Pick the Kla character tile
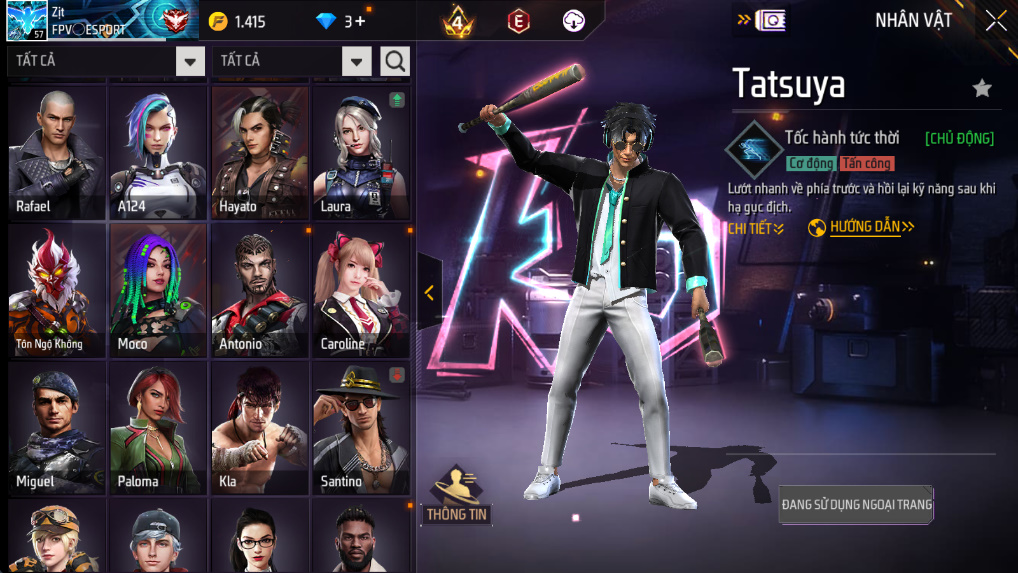The width and height of the screenshot is (1018, 573). point(260,428)
